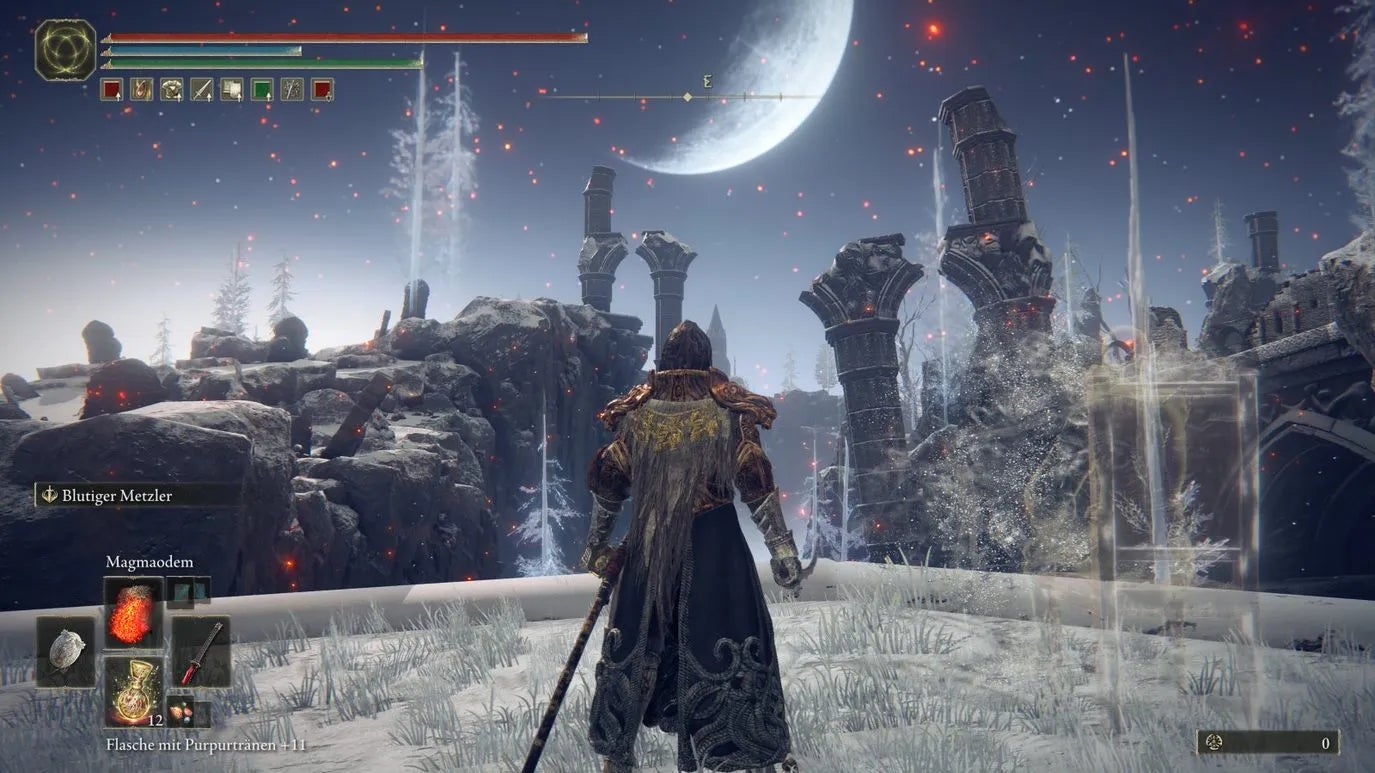
Task: Choose the left-hand armament slot
Action: [x=66, y=651]
